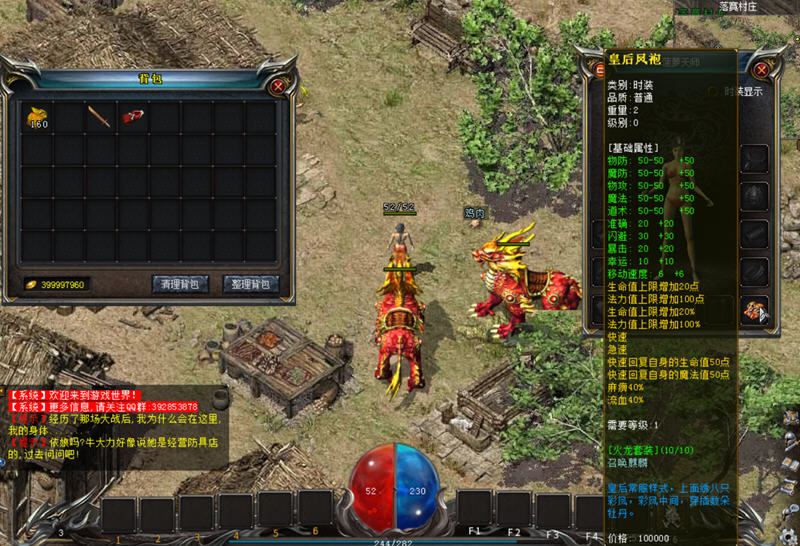Click the 清理背包 button
This screenshot has width=800, height=546.
[x=181, y=284]
